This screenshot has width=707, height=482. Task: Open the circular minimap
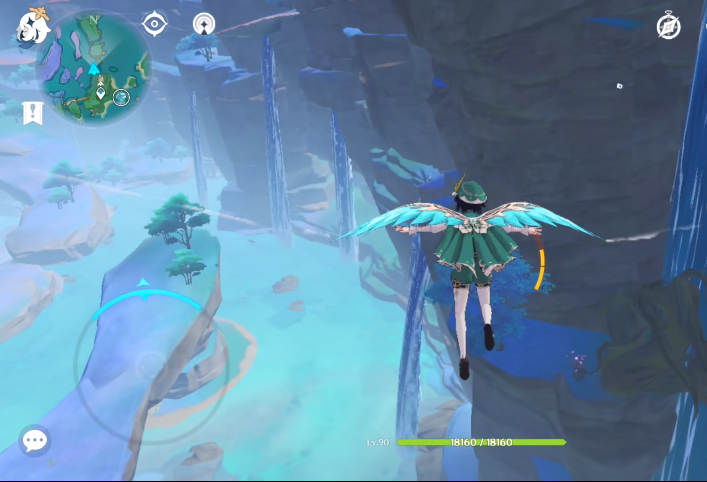94,66
